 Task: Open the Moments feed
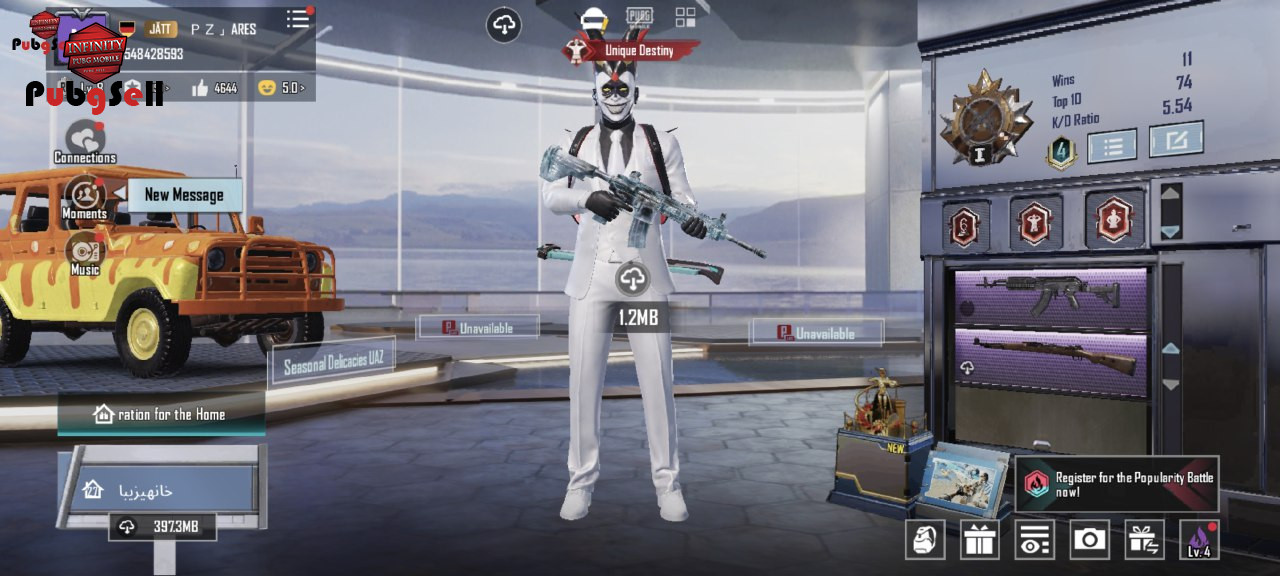click(85, 196)
